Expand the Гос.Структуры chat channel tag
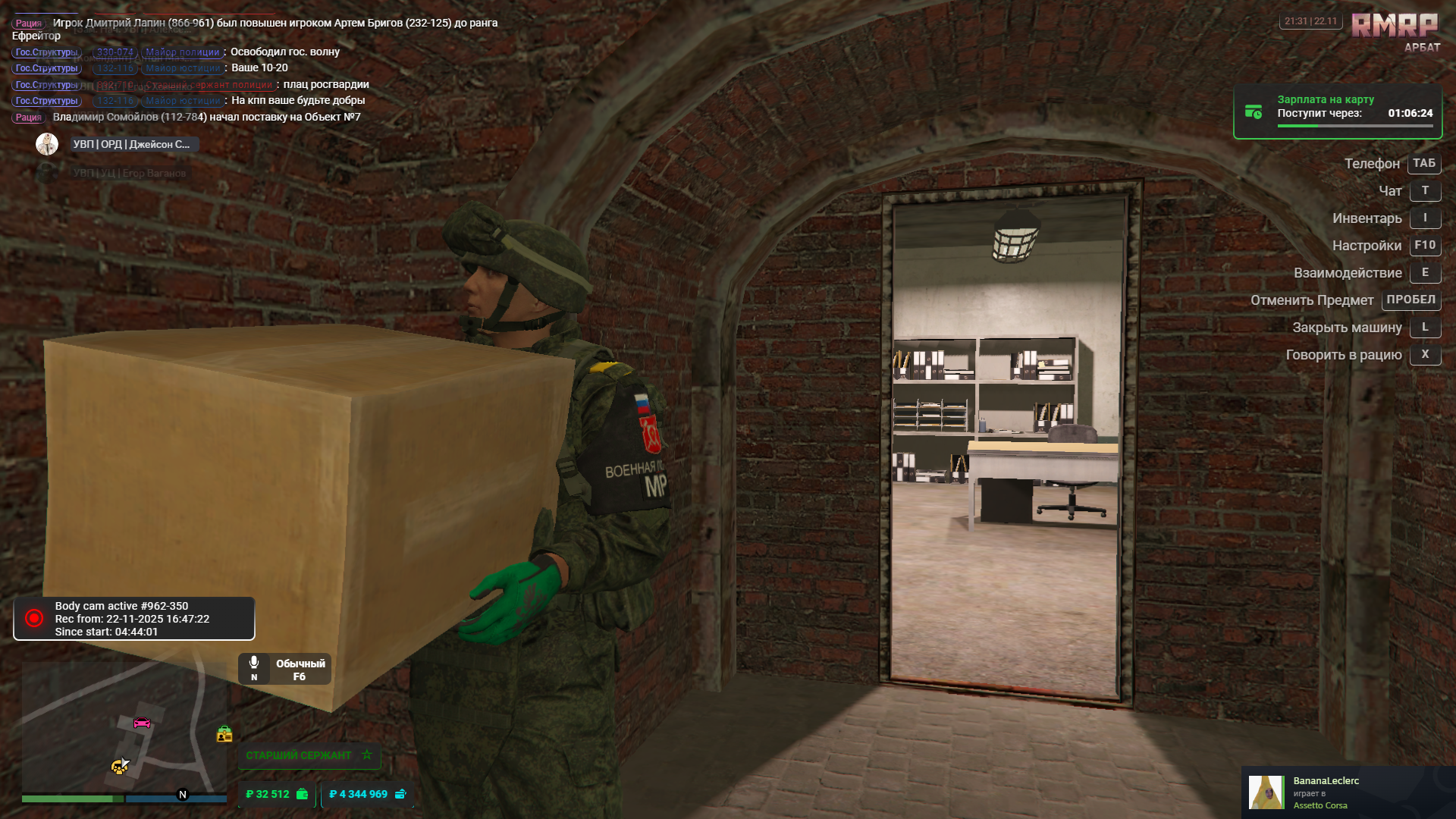The width and height of the screenshot is (1456, 819). (x=46, y=53)
